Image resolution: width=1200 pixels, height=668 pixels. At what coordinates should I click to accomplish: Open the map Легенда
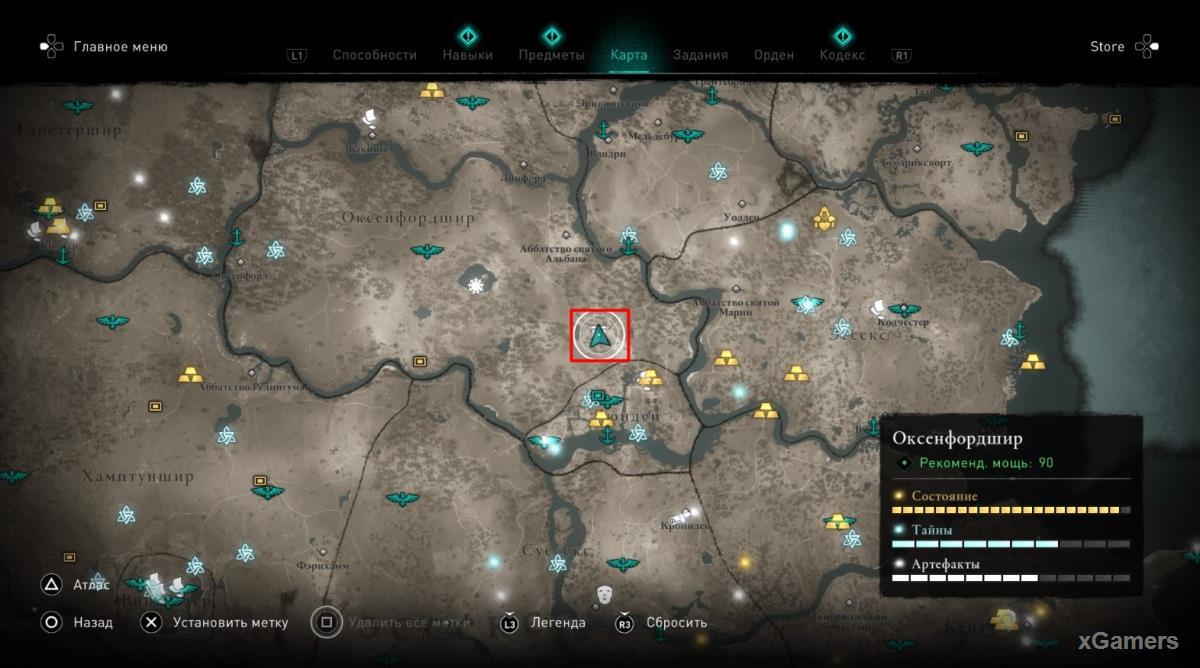pyautogui.click(x=558, y=622)
